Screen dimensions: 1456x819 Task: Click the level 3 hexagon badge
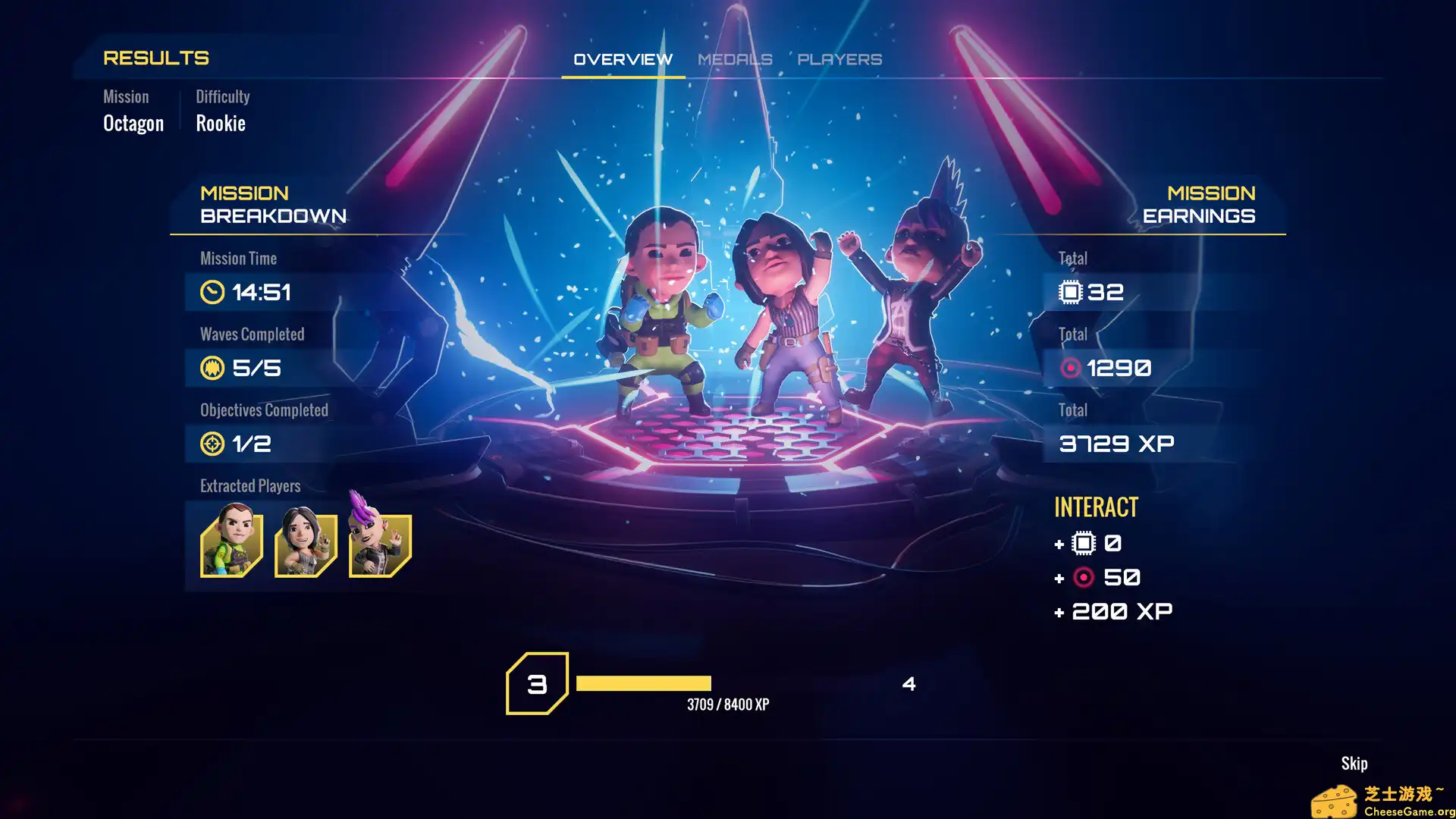(x=538, y=685)
